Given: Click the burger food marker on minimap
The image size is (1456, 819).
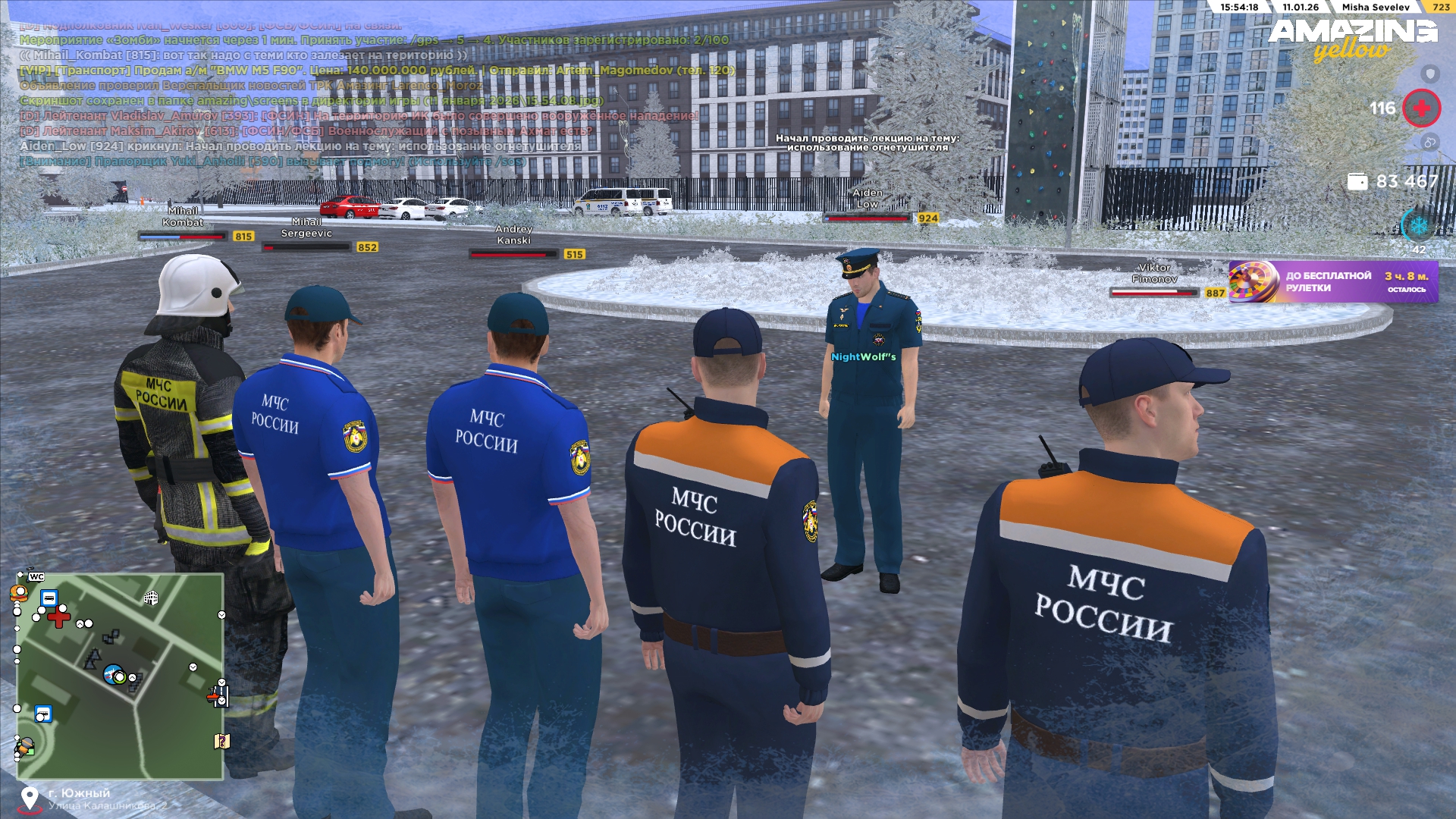Looking at the screenshot, I should pyautogui.click(x=19, y=593).
